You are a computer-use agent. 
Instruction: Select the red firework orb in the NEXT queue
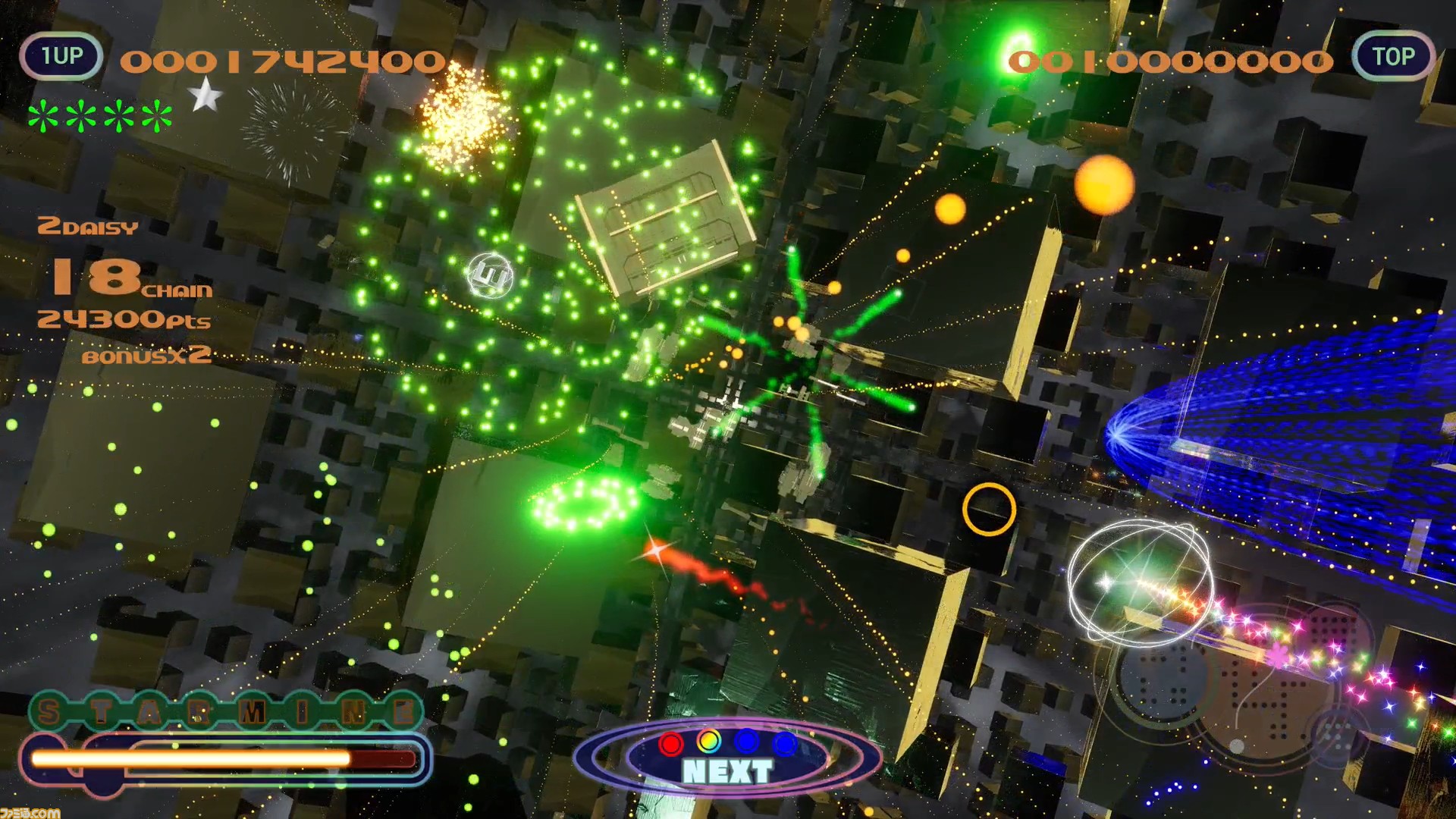pyautogui.click(x=670, y=742)
